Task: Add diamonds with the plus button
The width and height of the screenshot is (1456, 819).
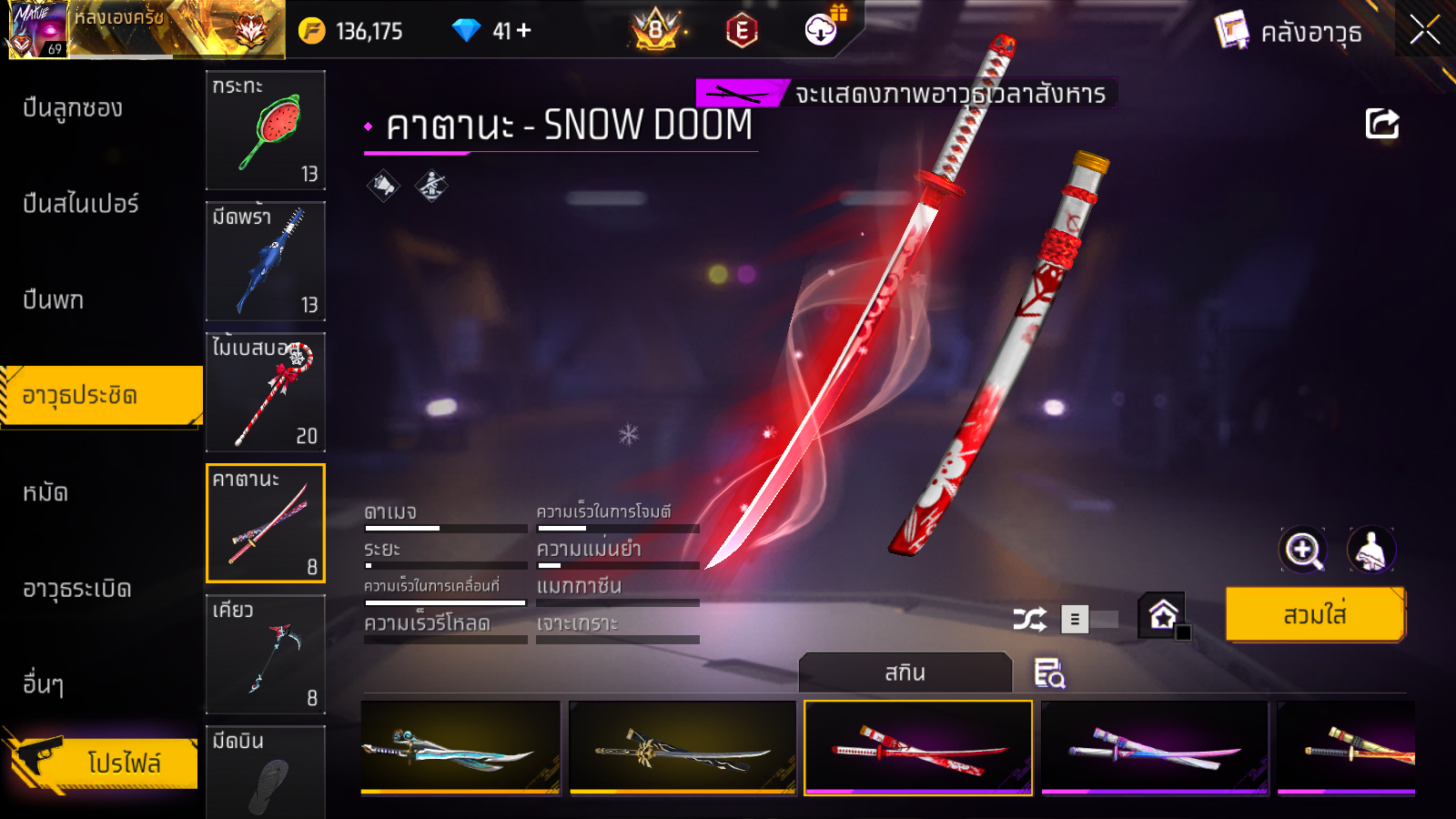Action: pos(524,31)
